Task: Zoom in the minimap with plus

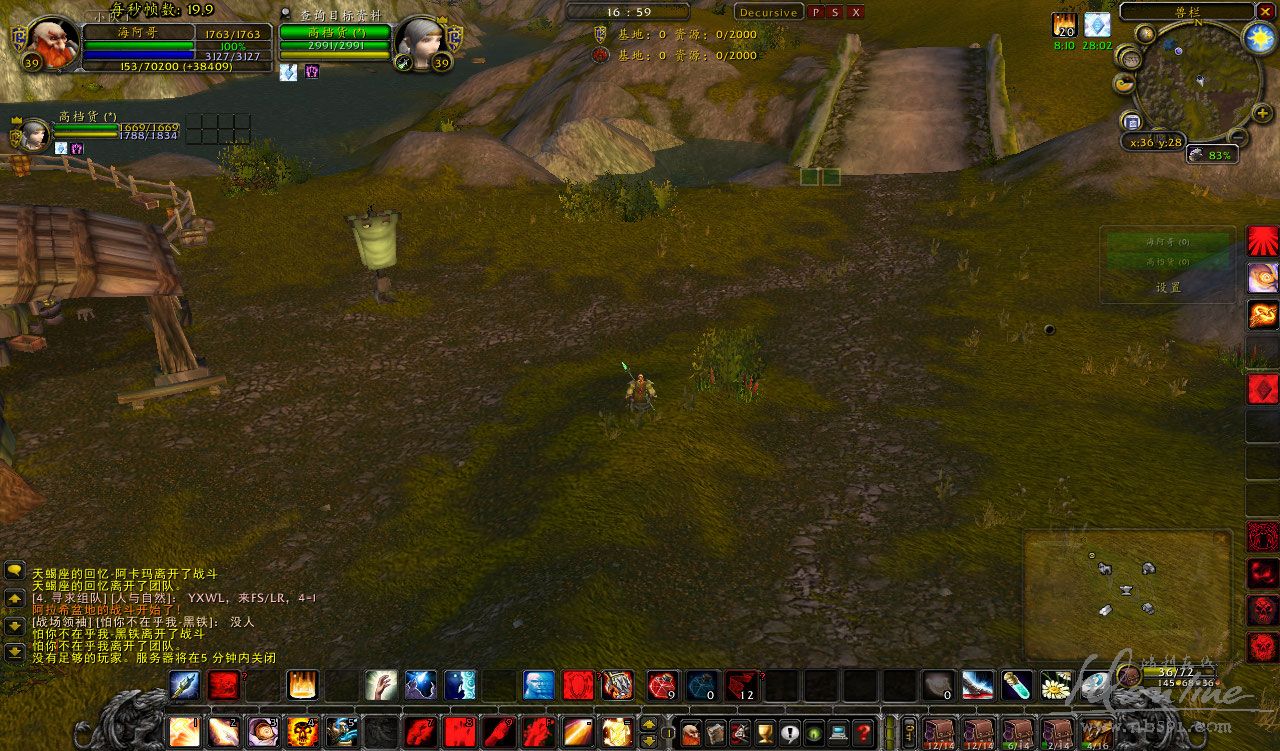Action: [x=1265, y=112]
